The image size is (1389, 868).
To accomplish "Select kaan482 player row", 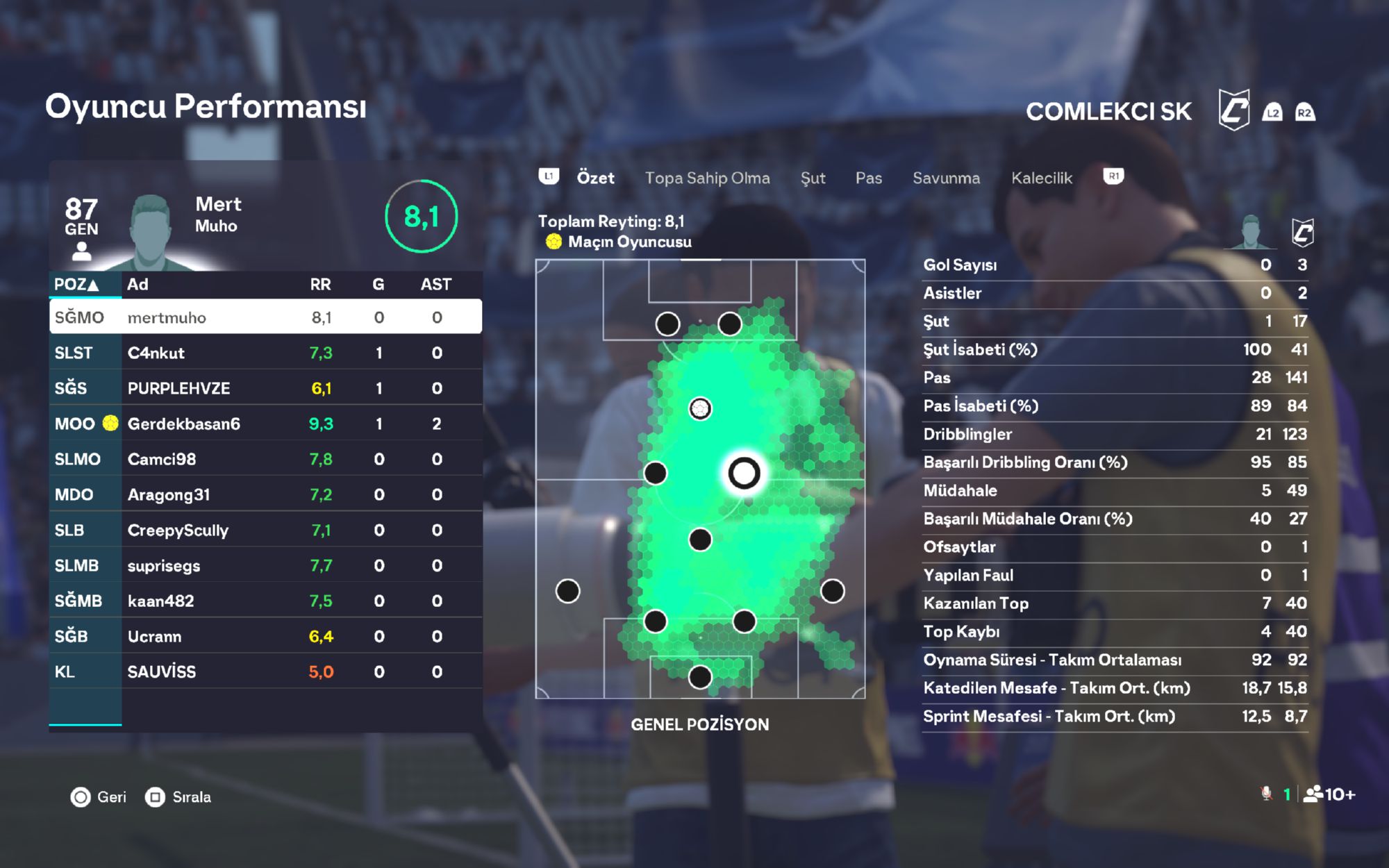I will coord(265,601).
